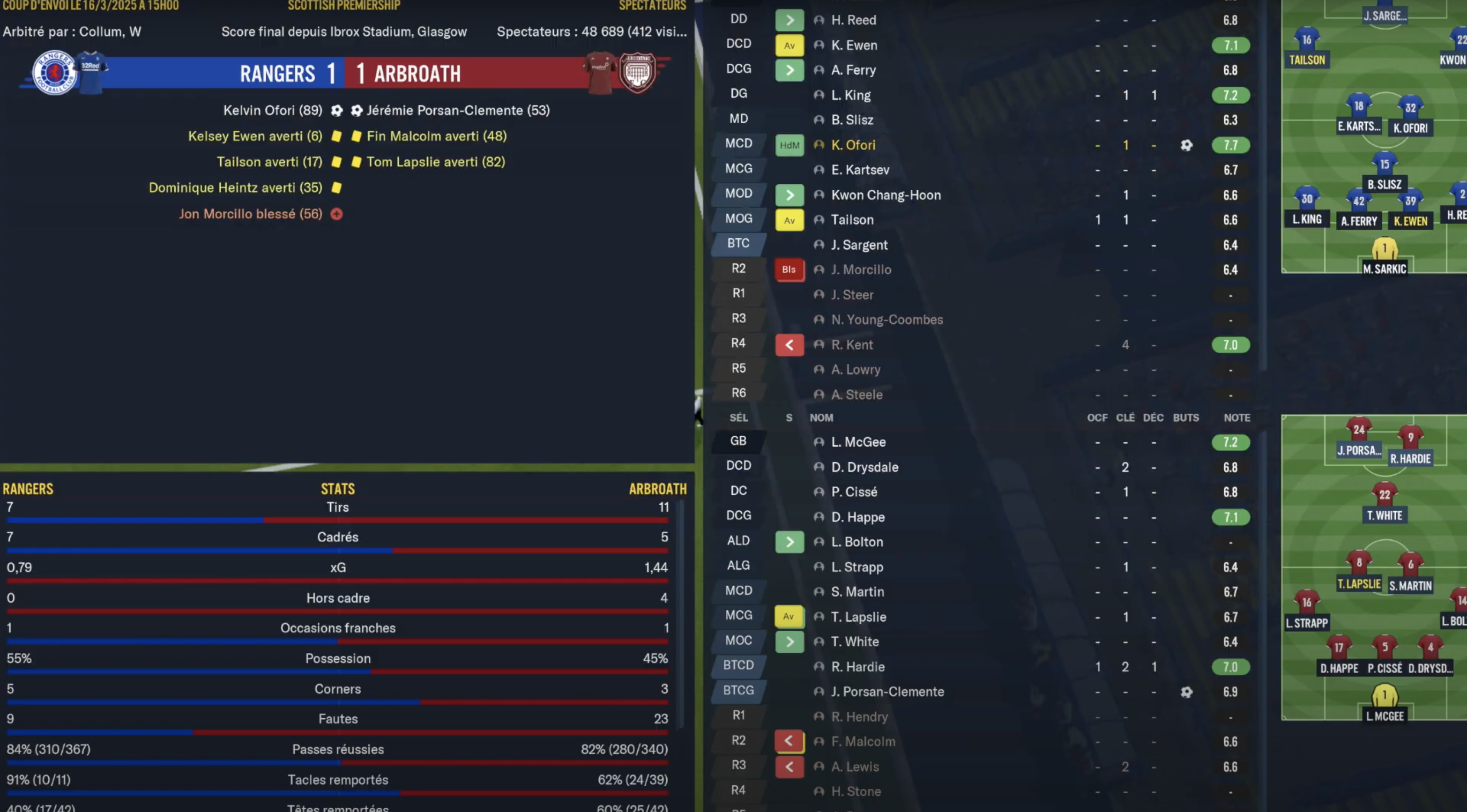Click T. White's shirt on the formation
This screenshot has width=1467, height=812.
point(1384,495)
